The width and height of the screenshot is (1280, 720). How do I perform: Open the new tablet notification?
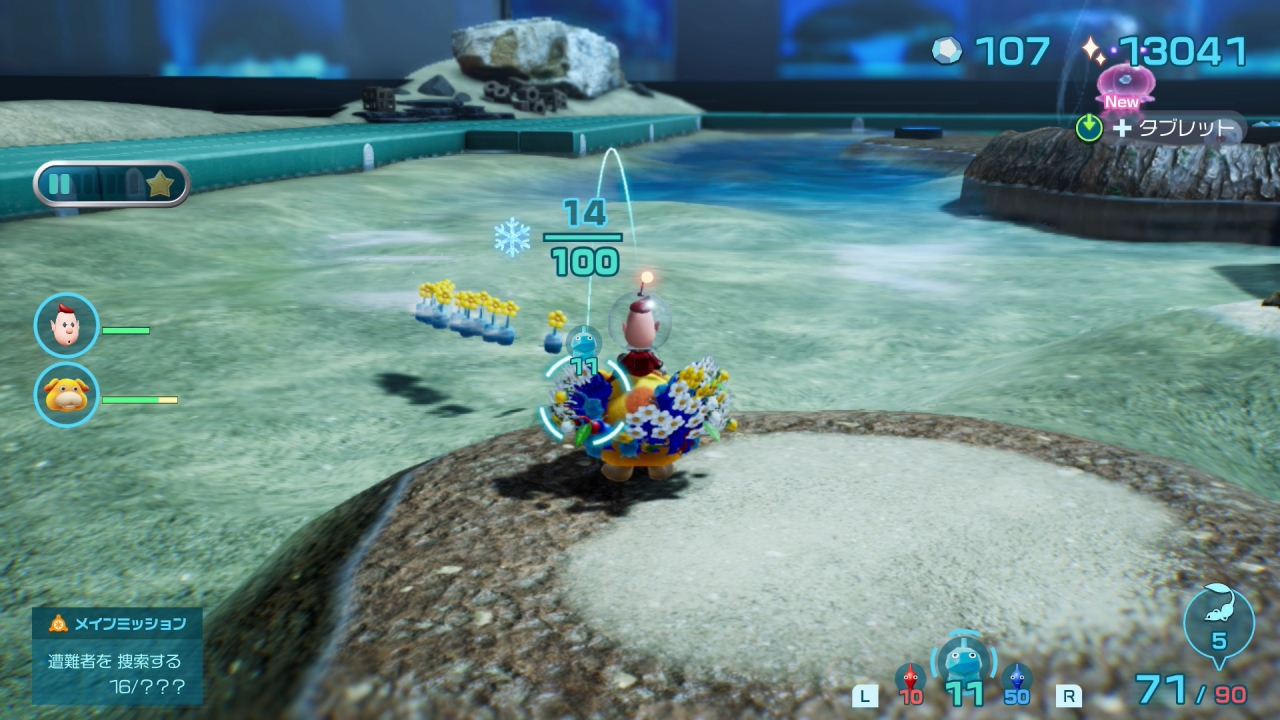pyautogui.click(x=1160, y=127)
